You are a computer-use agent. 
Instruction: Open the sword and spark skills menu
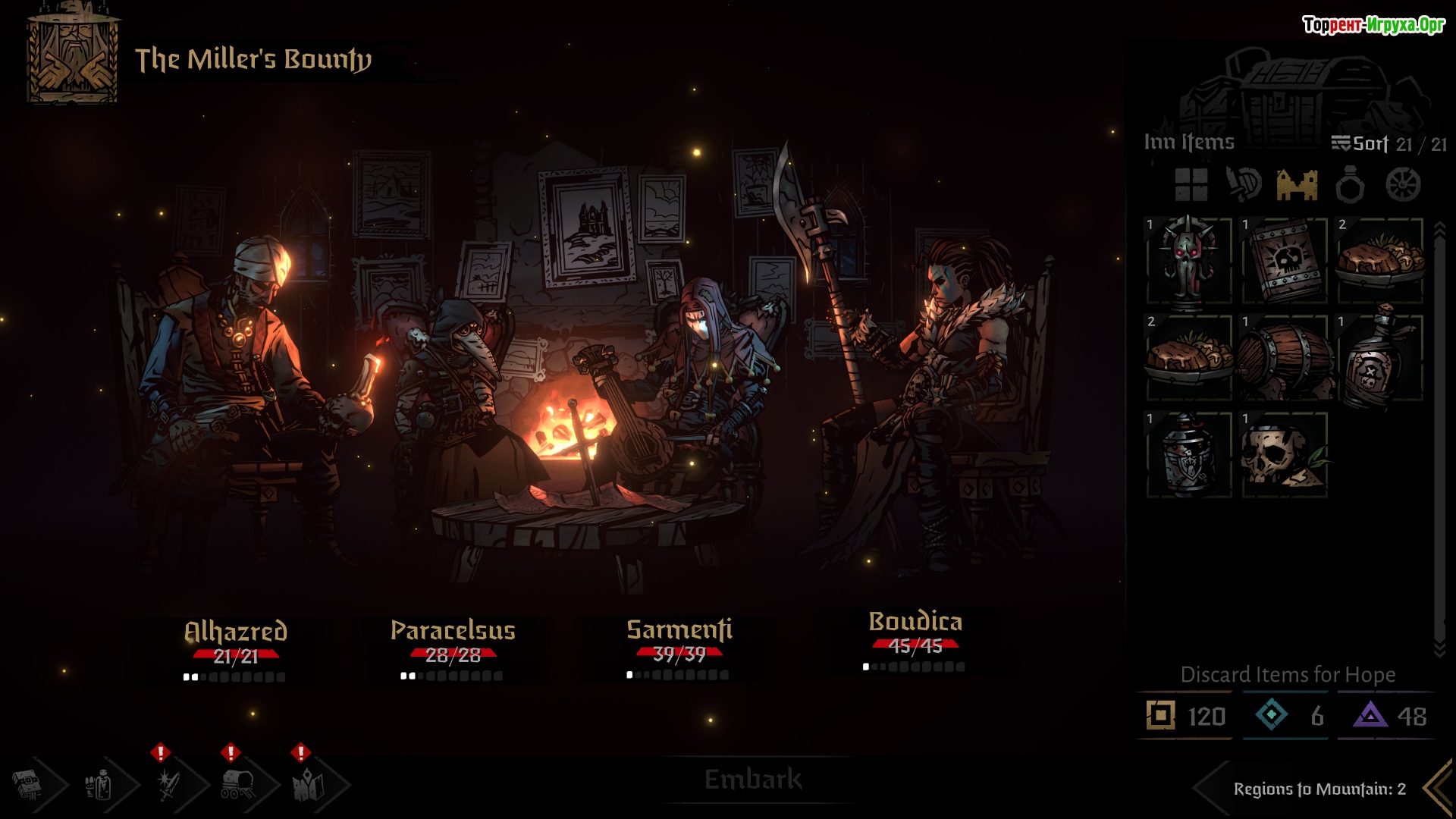[x=168, y=786]
